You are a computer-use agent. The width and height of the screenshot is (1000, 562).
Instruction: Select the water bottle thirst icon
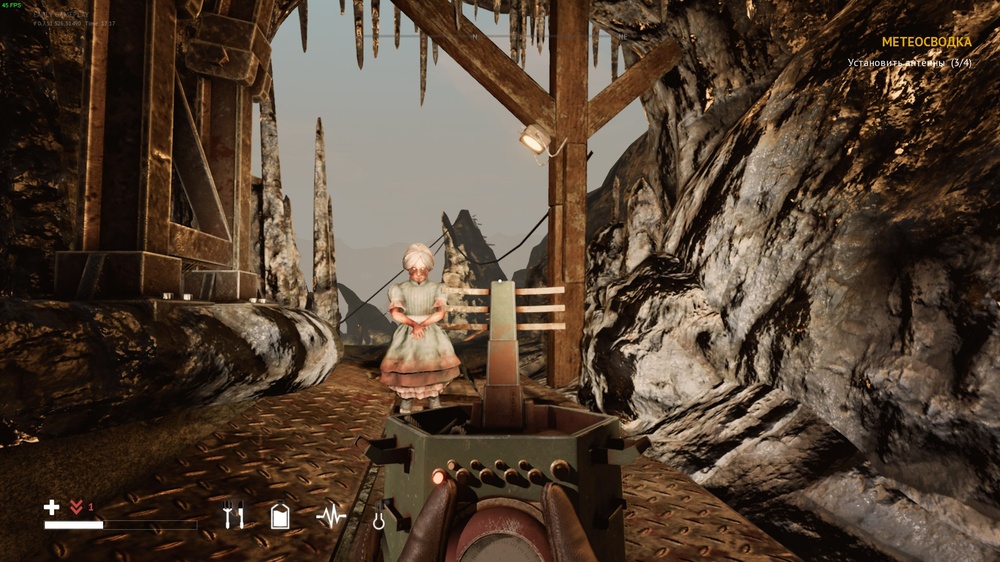[280, 516]
